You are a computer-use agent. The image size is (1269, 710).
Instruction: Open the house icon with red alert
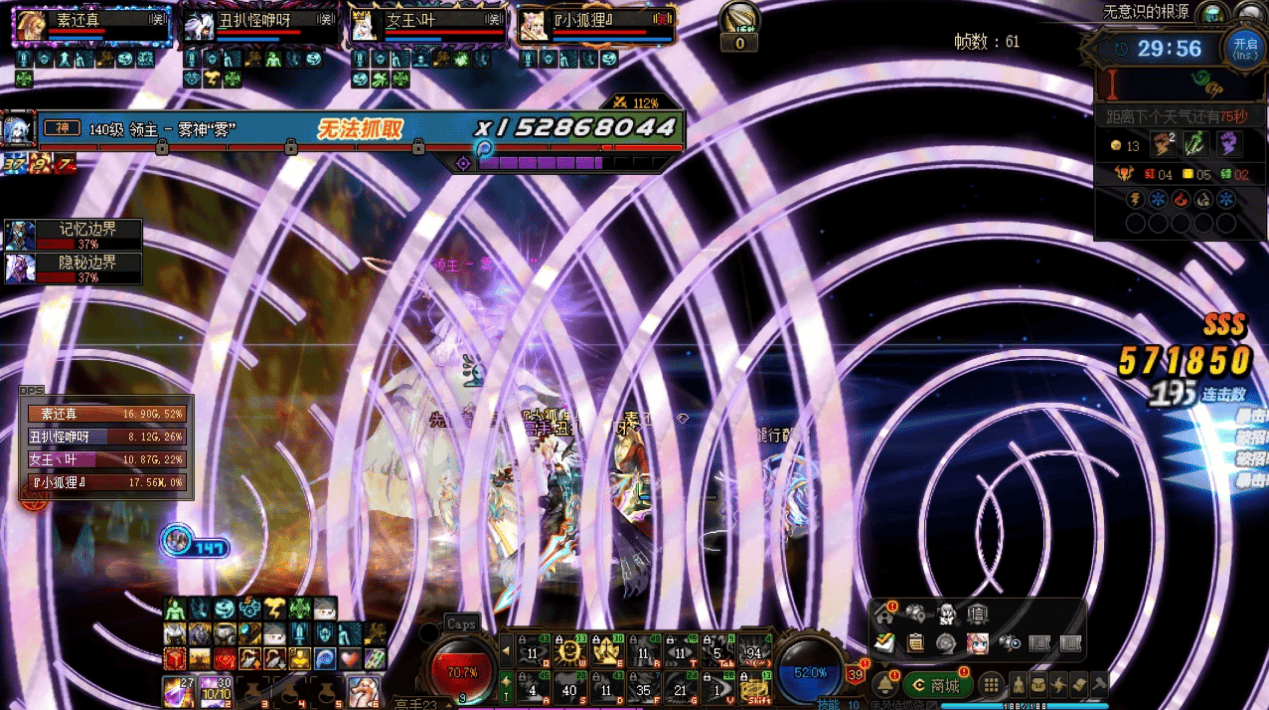tap(884, 613)
